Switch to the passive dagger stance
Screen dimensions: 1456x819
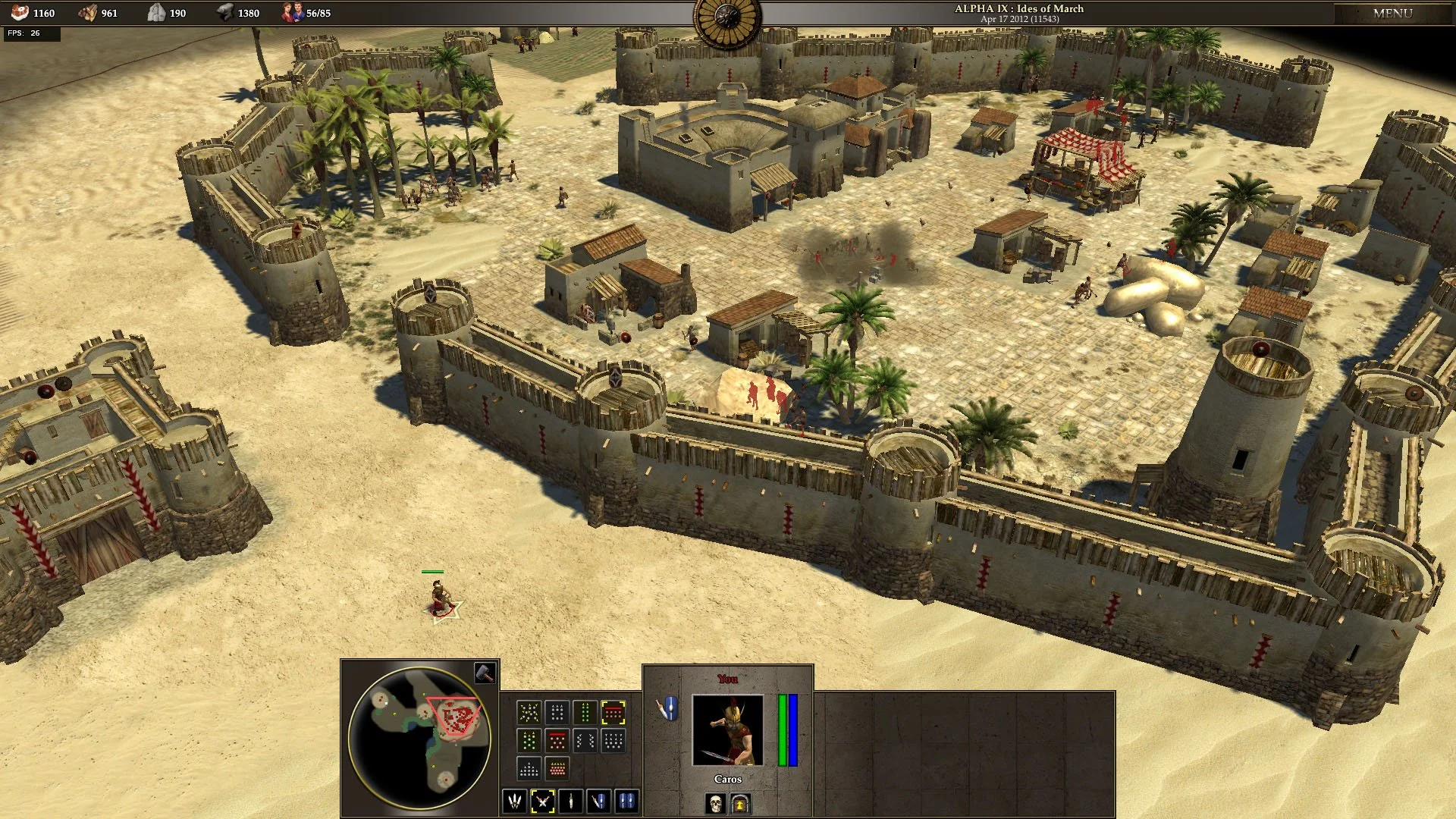(x=571, y=800)
